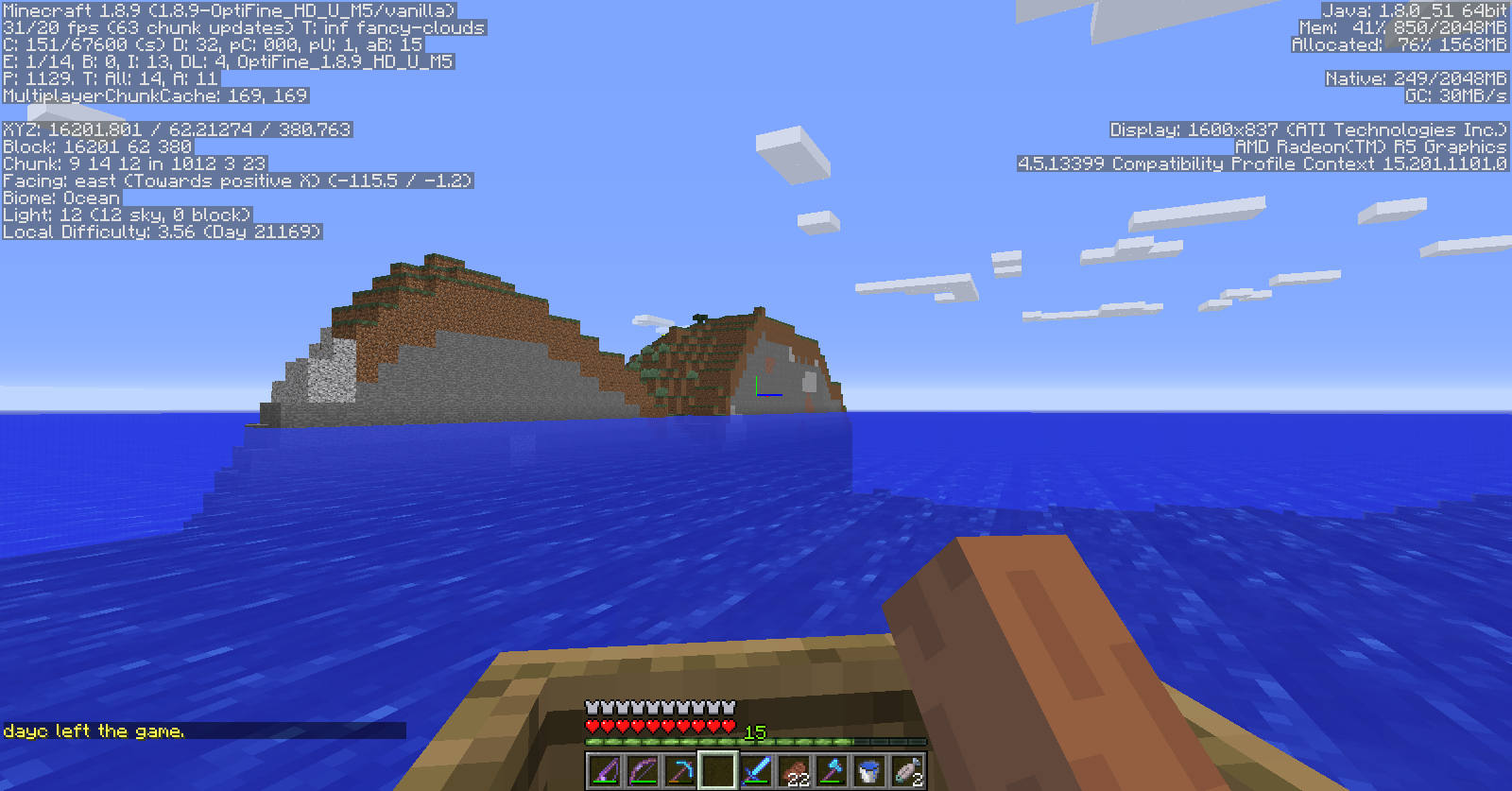
Task: Select the diamond pickaxe
Action: 682,770
